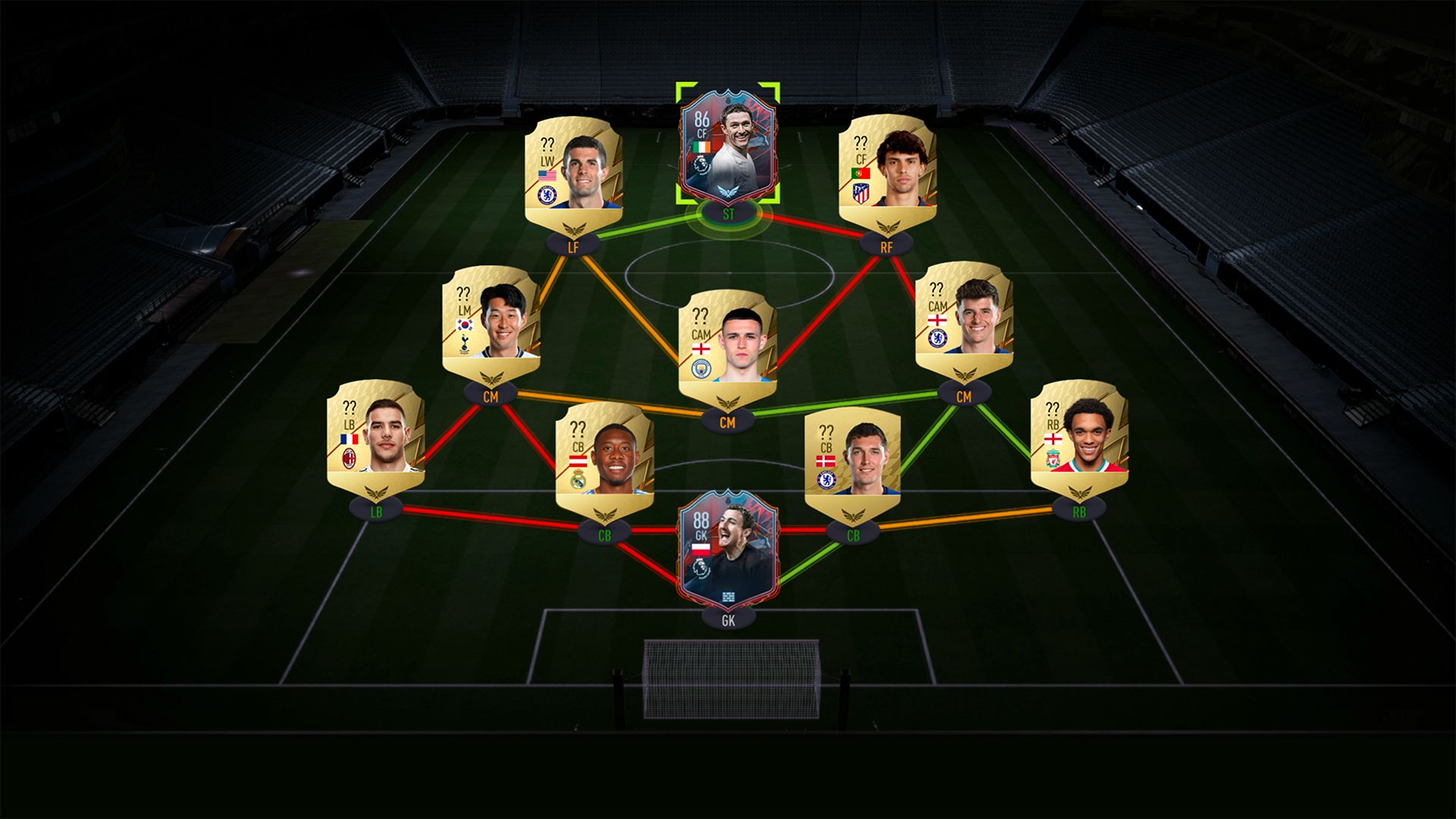Screen dimensions: 1456x819
Task: Click the Manchester City badge on Foden's card
Action: (701, 368)
